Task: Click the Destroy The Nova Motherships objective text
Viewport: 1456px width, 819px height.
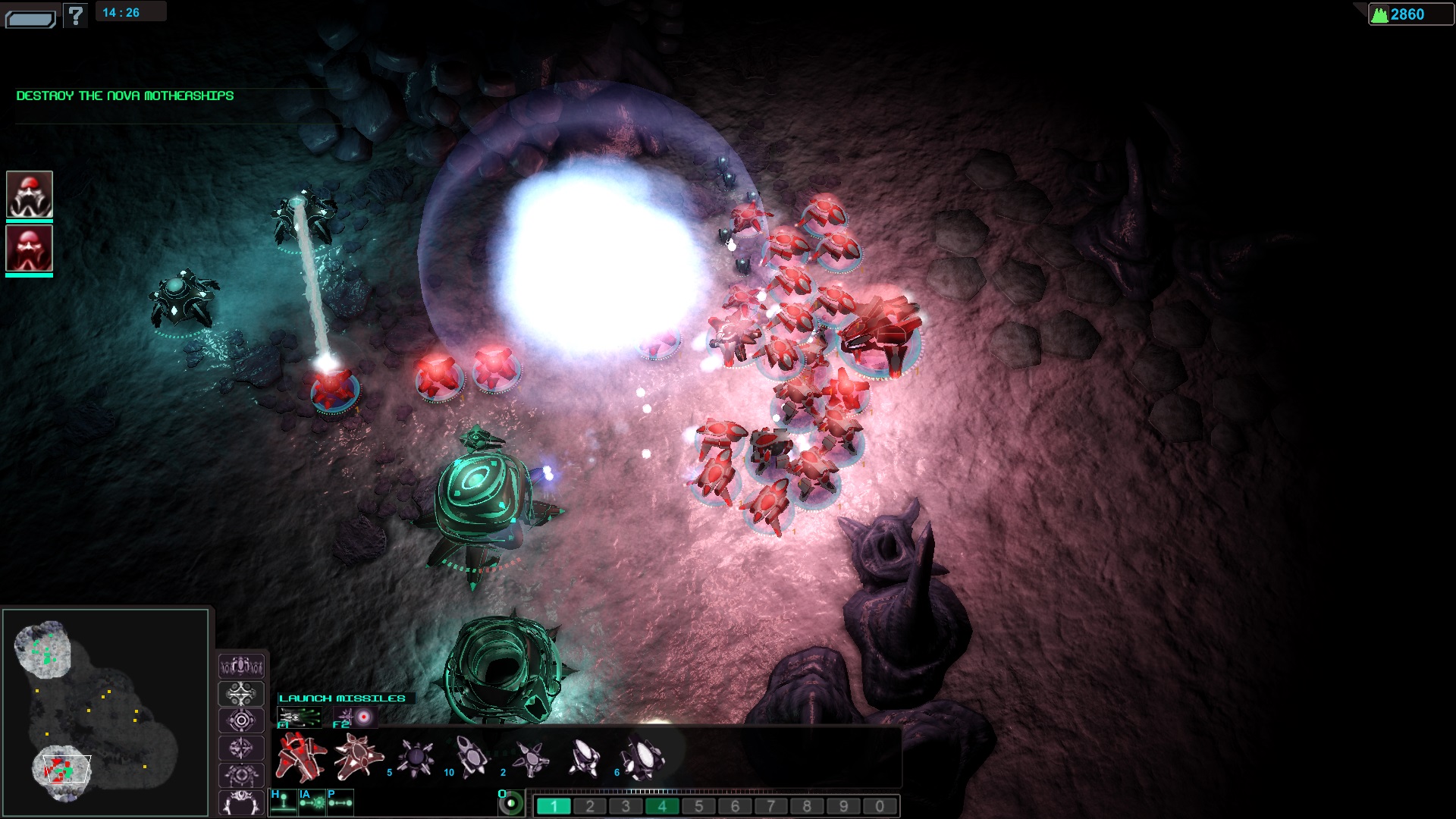Action: (x=125, y=96)
